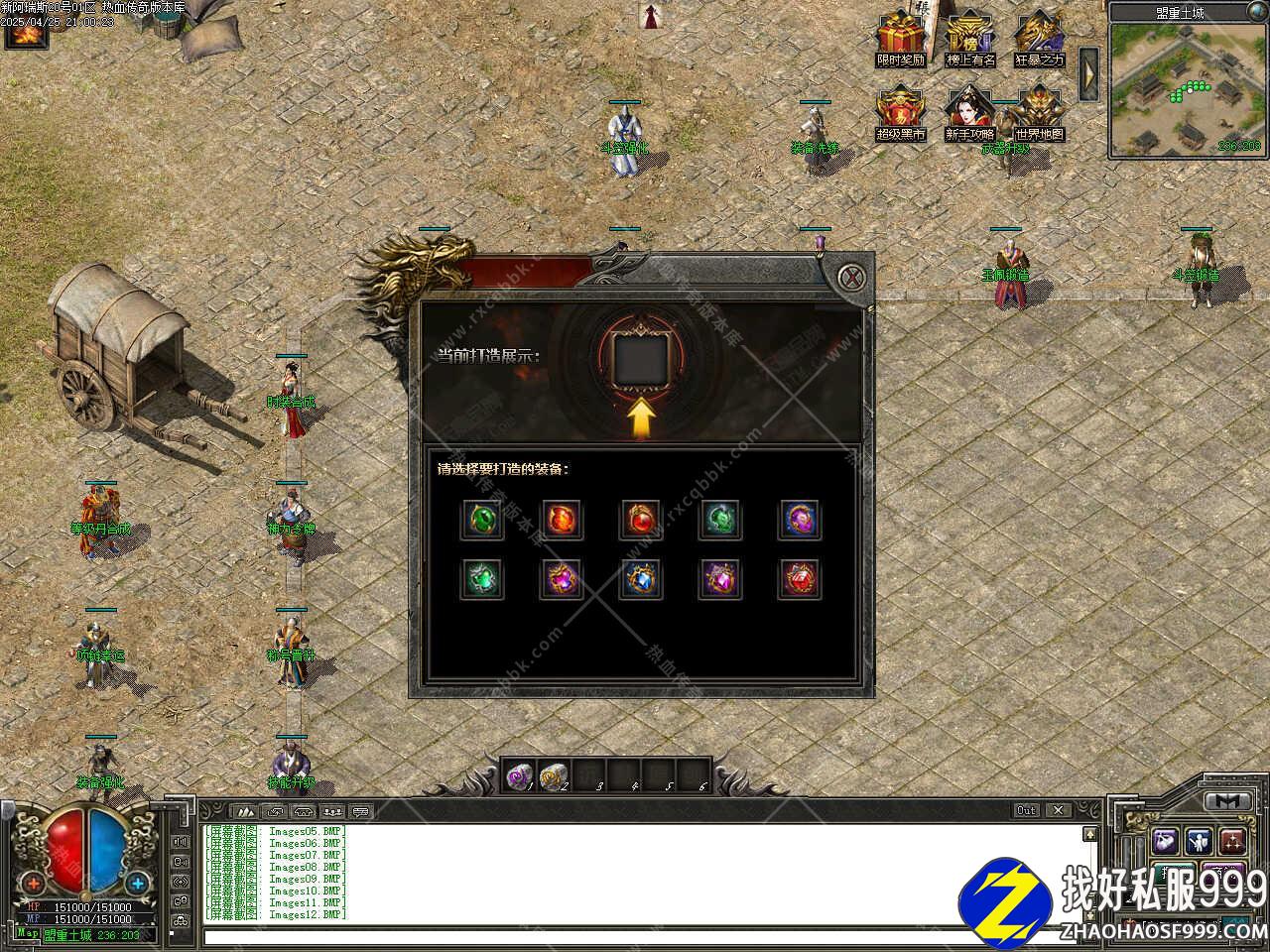Open the 榜上有名 ranking board
The height and width of the screenshot is (952, 1270).
[970, 38]
